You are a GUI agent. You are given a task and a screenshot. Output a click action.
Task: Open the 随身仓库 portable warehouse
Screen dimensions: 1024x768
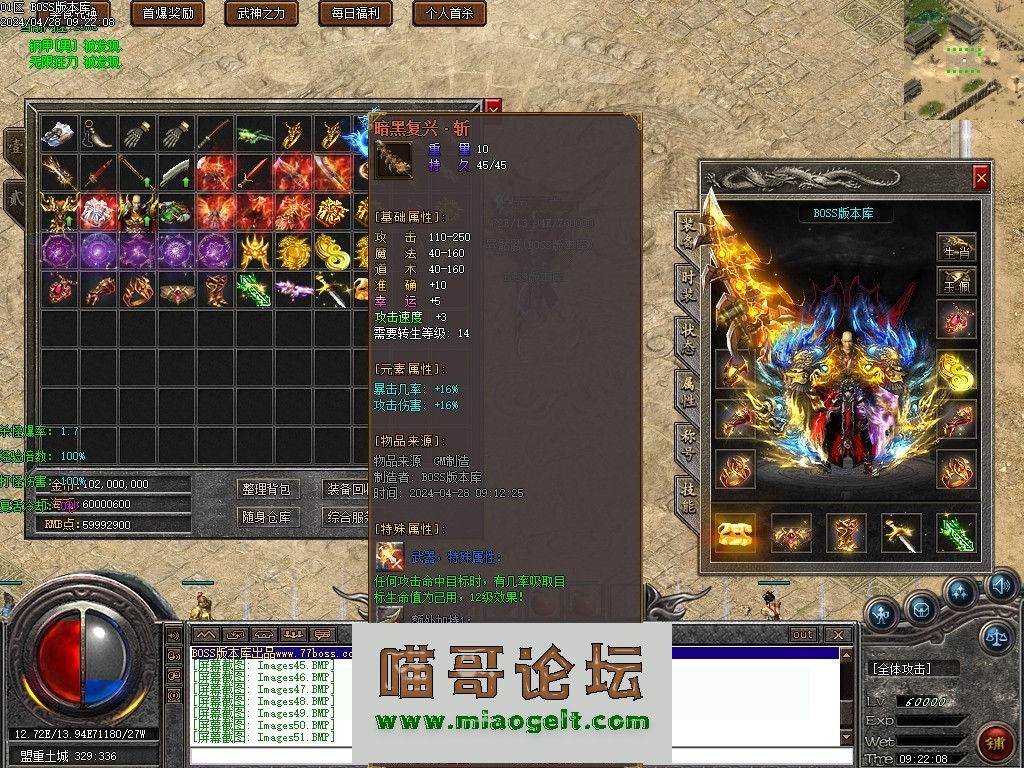click(x=266, y=517)
